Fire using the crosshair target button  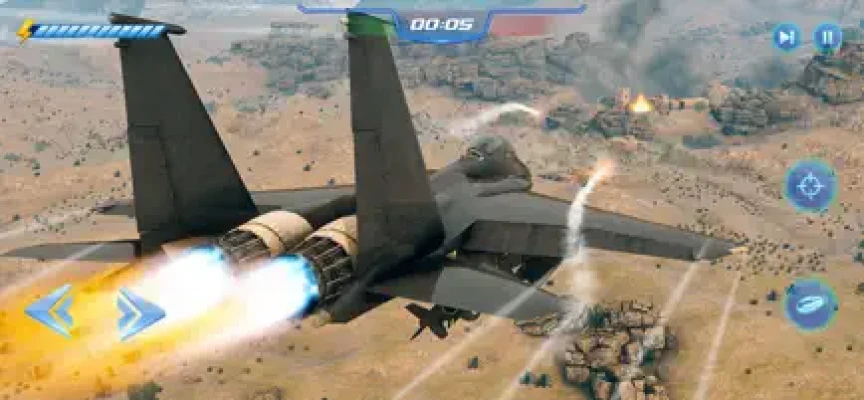point(811,186)
